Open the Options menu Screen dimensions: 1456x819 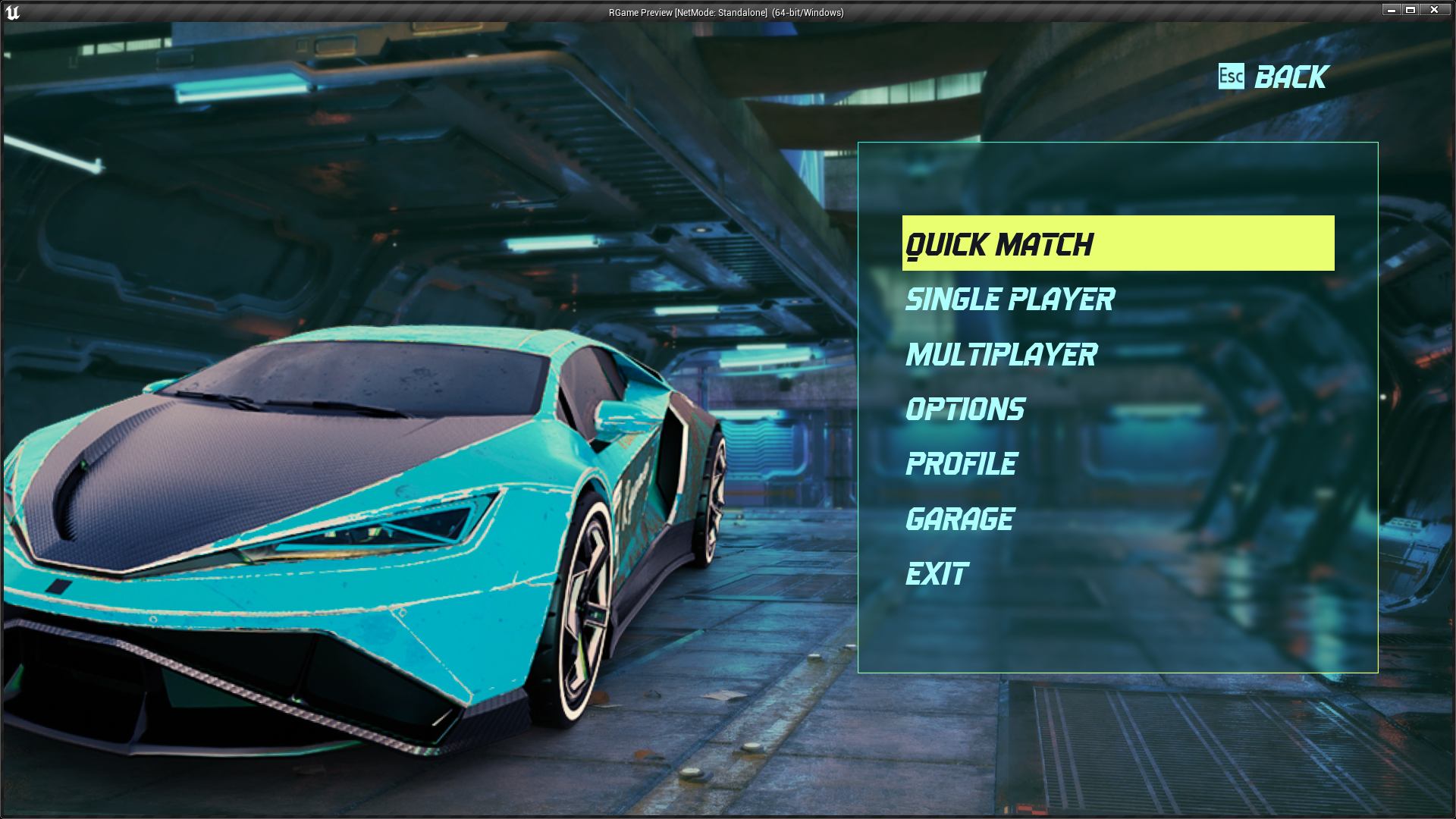tap(965, 409)
